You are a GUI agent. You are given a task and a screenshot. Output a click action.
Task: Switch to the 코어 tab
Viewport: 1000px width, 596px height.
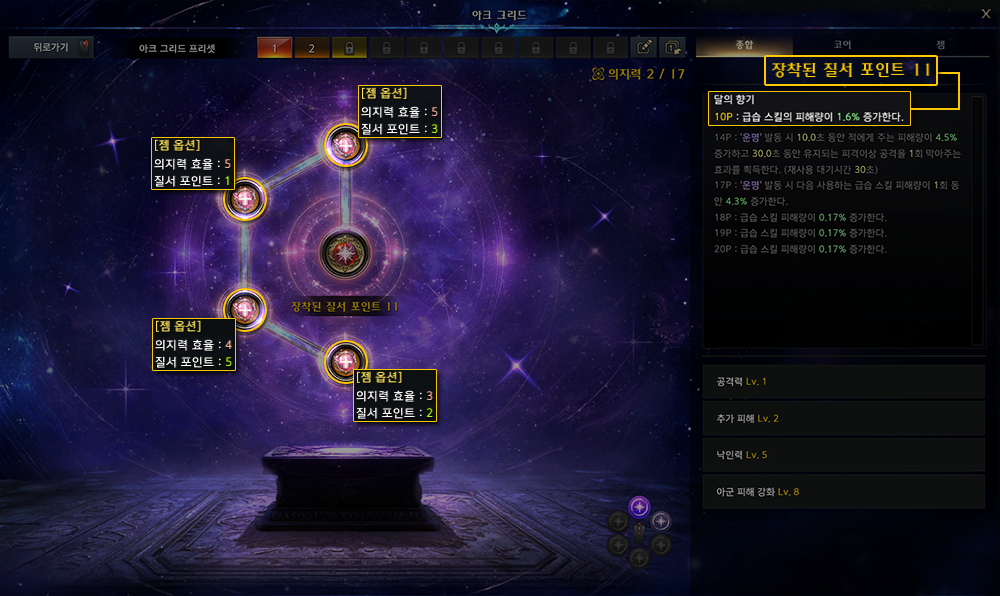tap(842, 45)
